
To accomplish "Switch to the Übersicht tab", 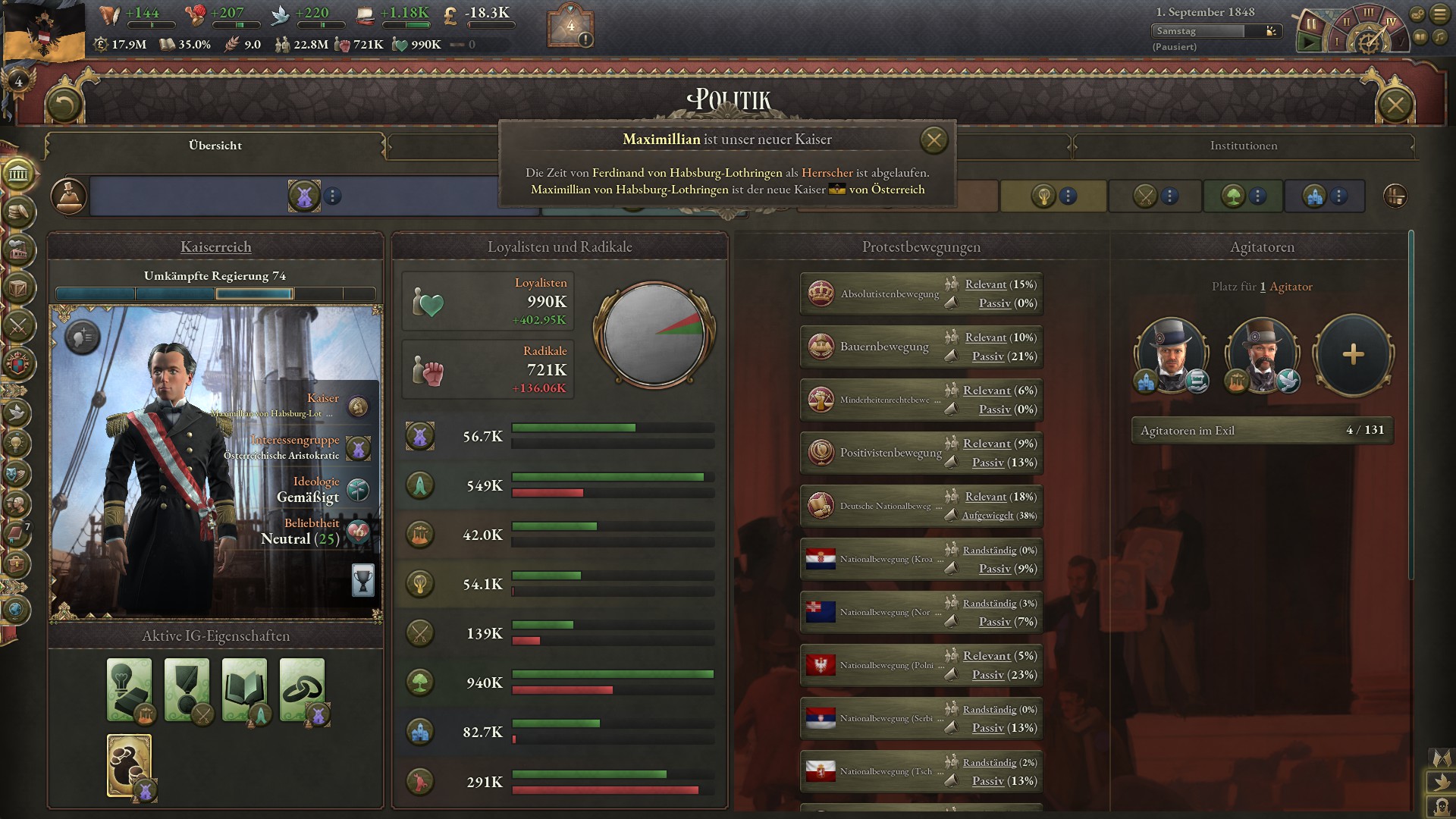I will (215, 146).
